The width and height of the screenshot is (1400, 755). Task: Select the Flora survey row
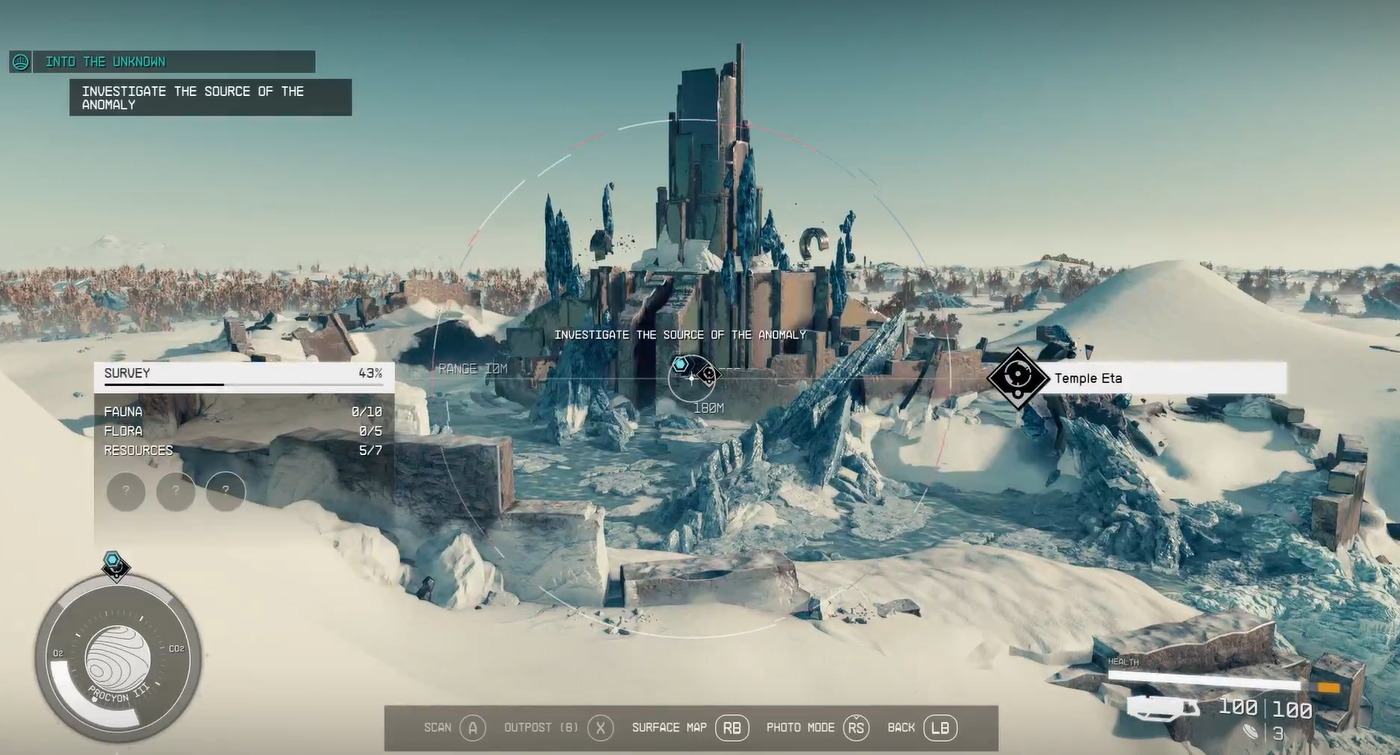(x=243, y=431)
